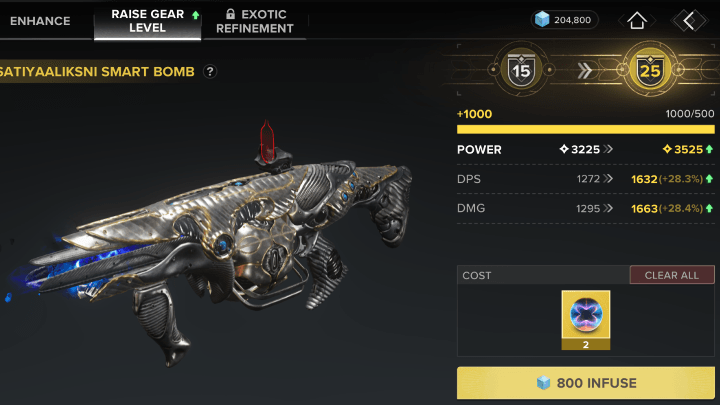Switch to the Enhance tab
The height and width of the screenshot is (405, 720).
[x=40, y=20]
